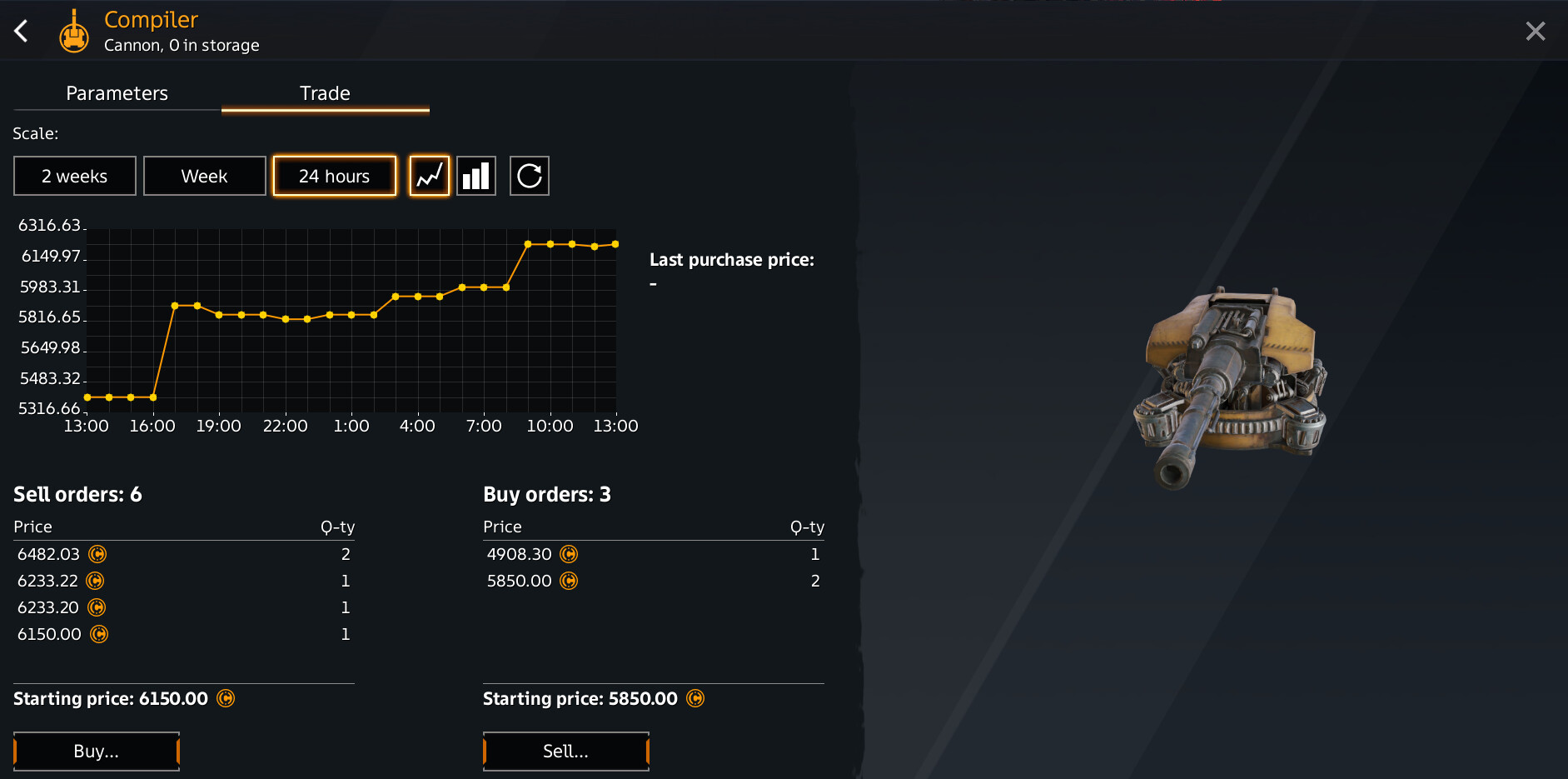Close the Compiler trade window
The width and height of the screenshot is (1568, 779).
coord(1535,32)
